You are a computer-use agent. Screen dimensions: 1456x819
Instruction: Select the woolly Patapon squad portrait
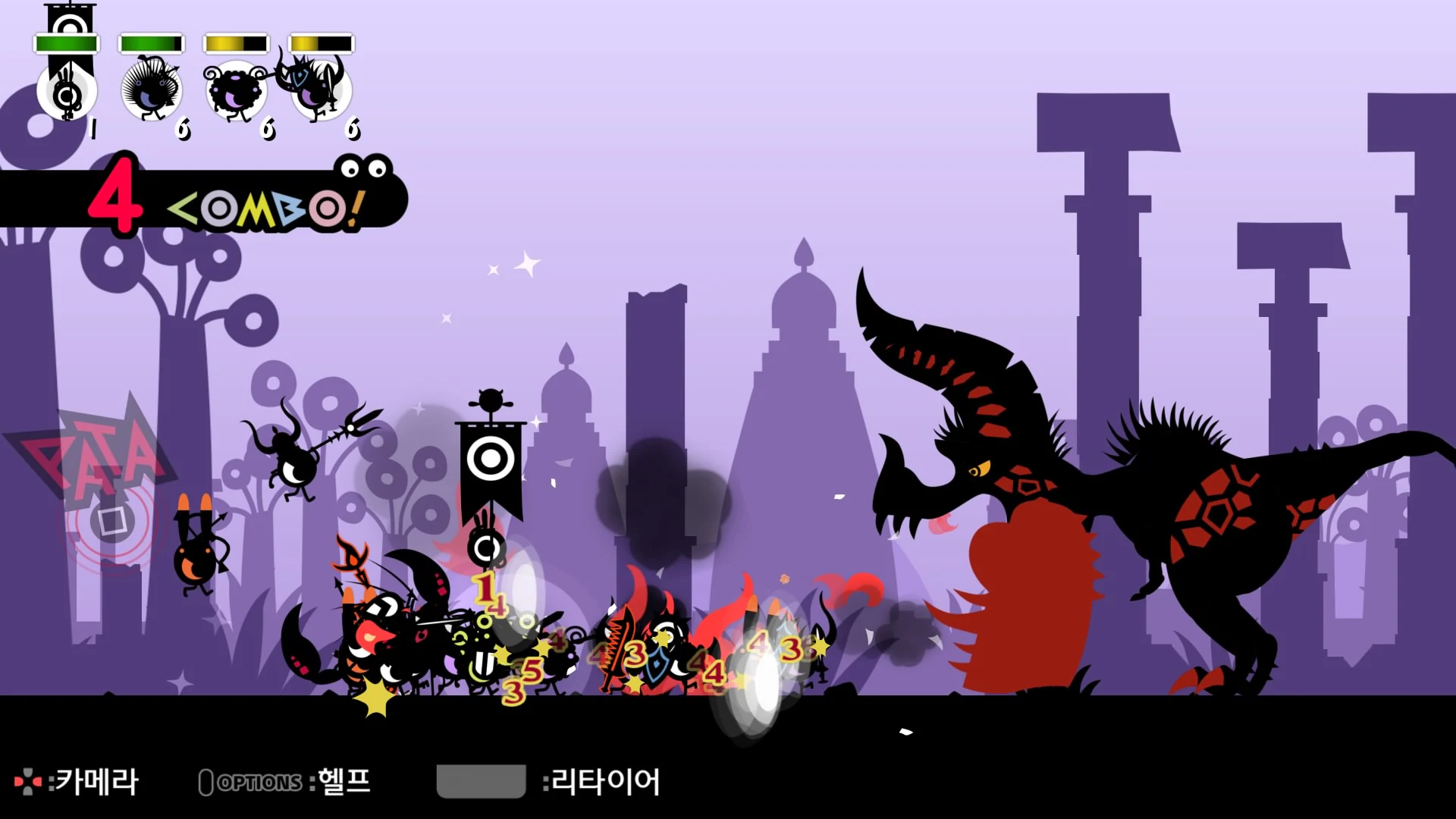point(235,87)
